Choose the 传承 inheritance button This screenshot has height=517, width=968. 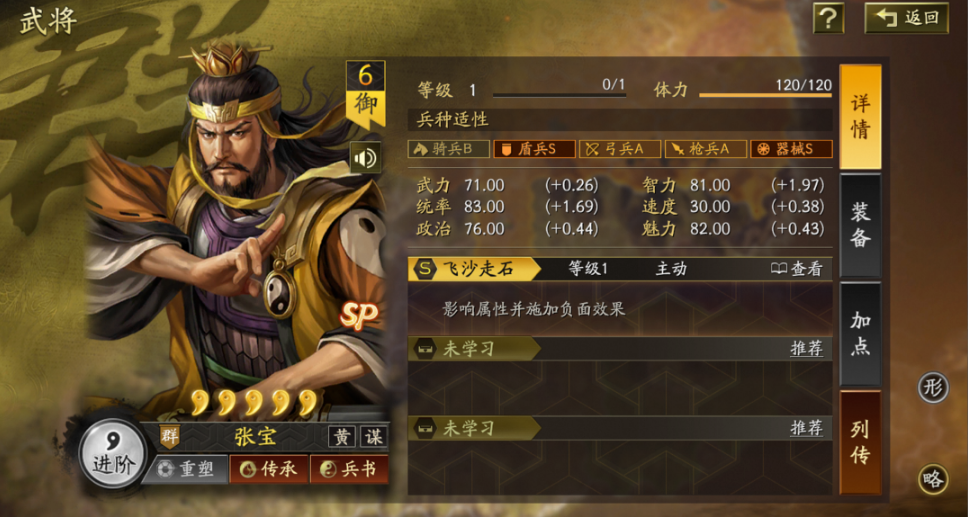(268, 468)
